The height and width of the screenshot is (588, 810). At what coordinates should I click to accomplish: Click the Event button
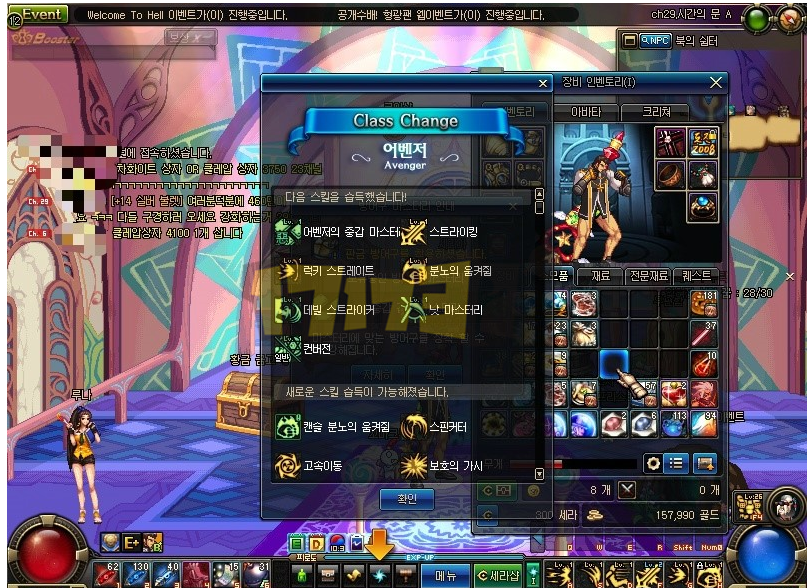pyautogui.click(x=41, y=14)
